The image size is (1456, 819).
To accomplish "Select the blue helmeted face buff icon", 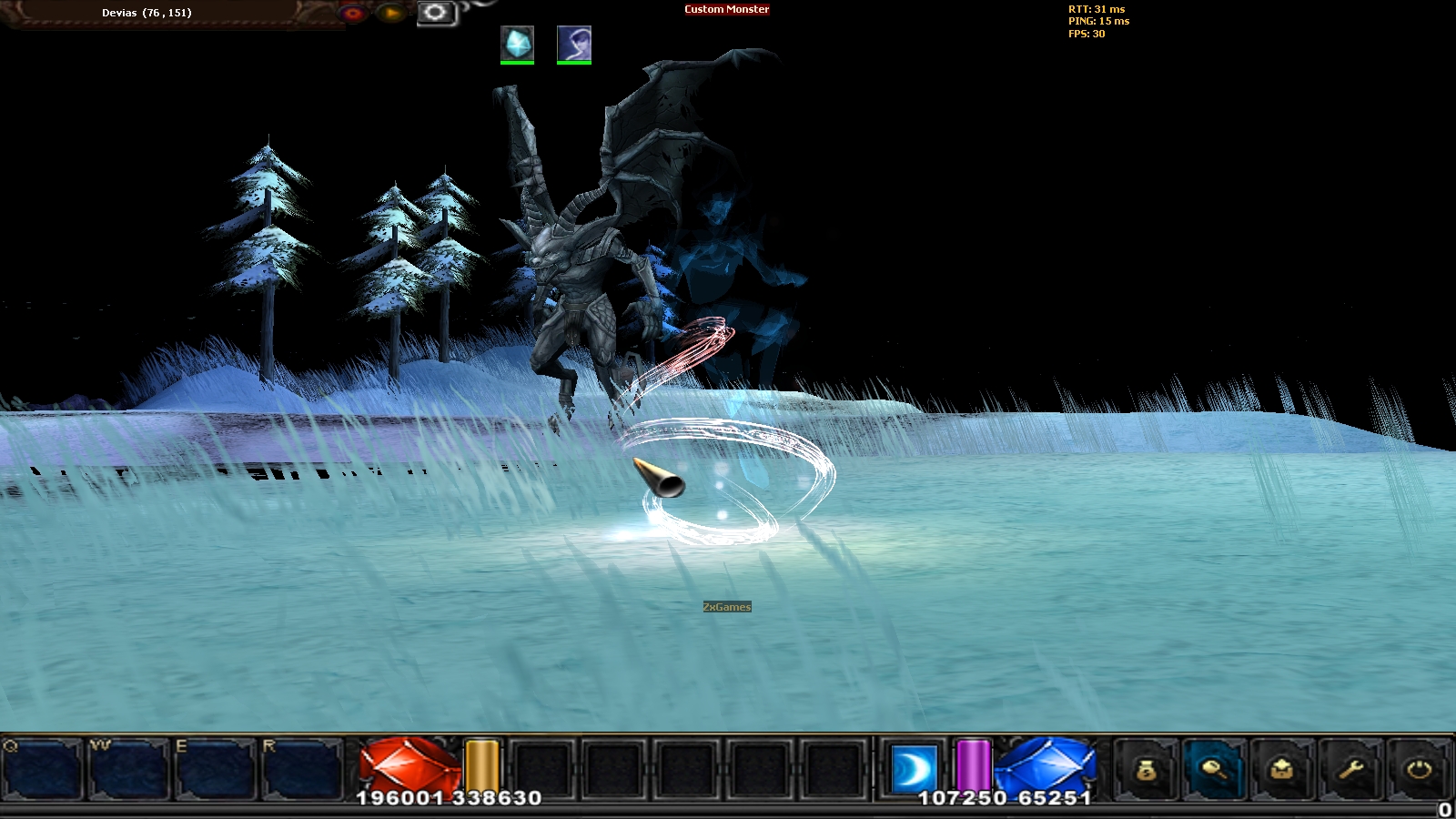I will [x=574, y=44].
